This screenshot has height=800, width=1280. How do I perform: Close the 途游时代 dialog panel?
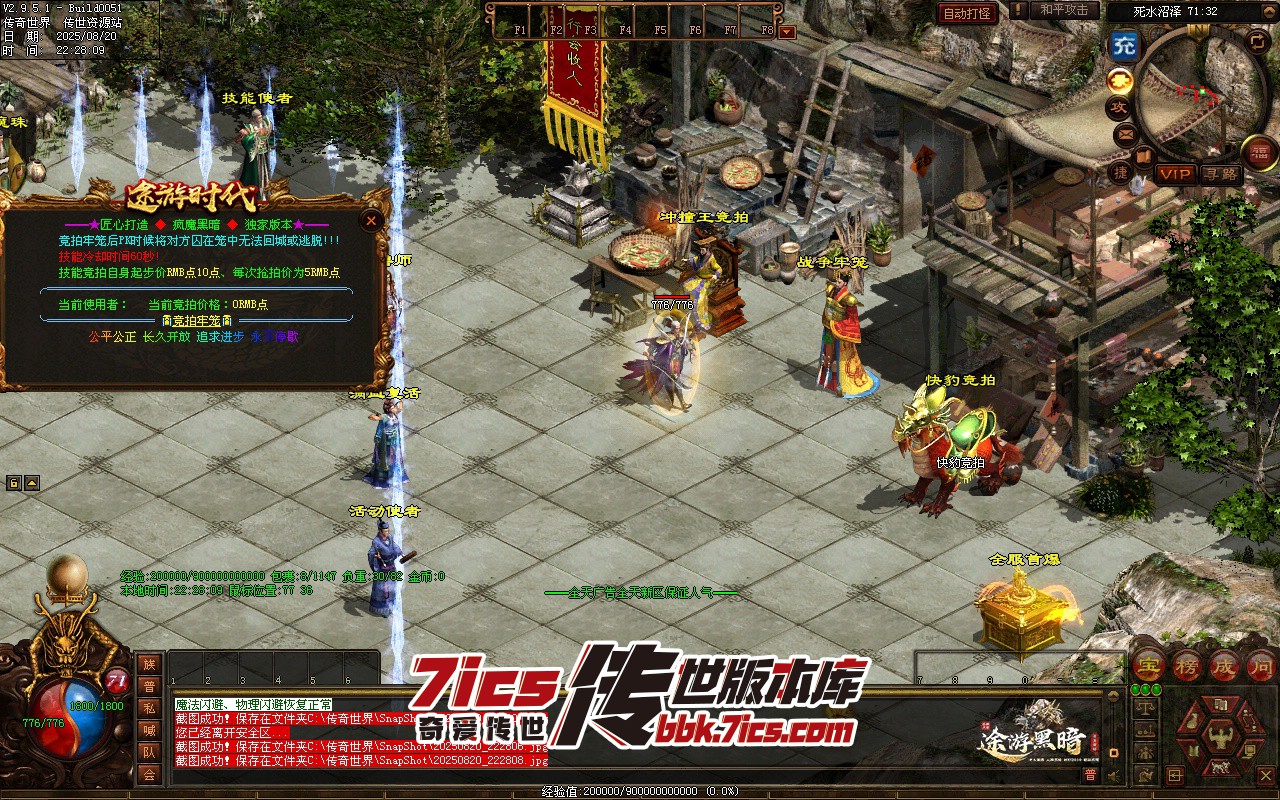pos(372,220)
